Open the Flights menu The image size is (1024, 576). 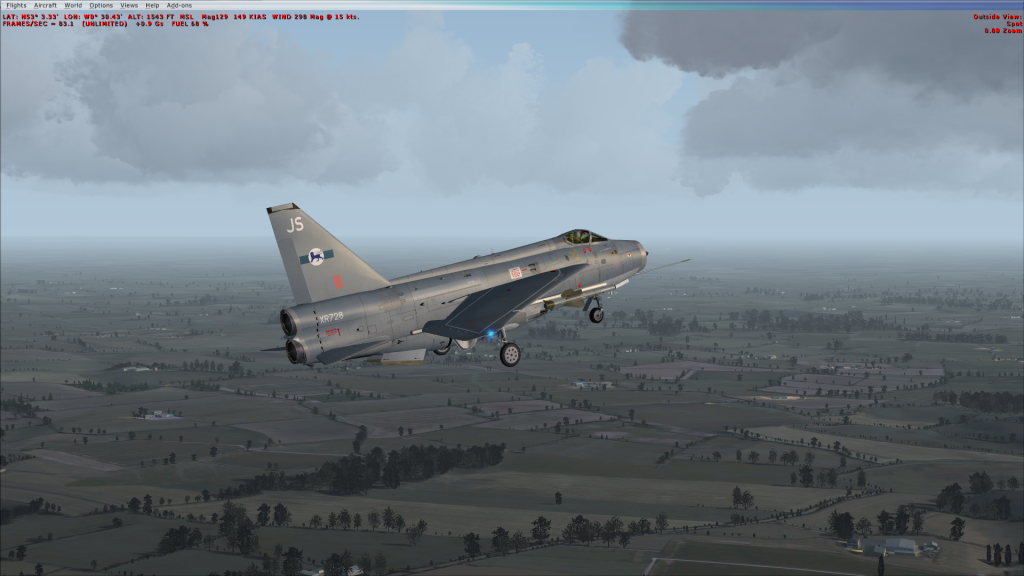pos(16,5)
